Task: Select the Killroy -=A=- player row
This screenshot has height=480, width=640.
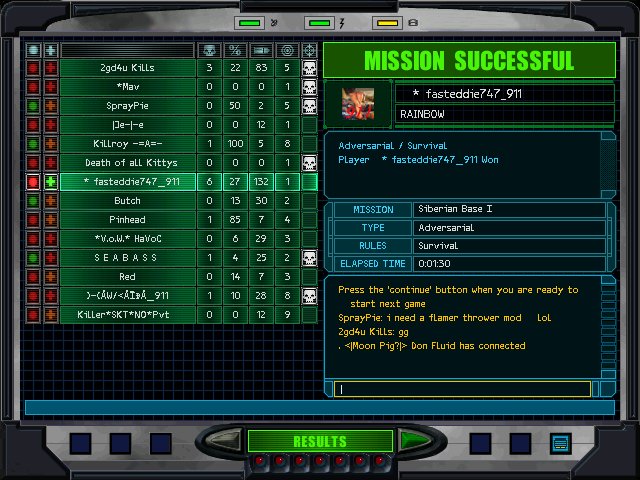Action: (127, 144)
